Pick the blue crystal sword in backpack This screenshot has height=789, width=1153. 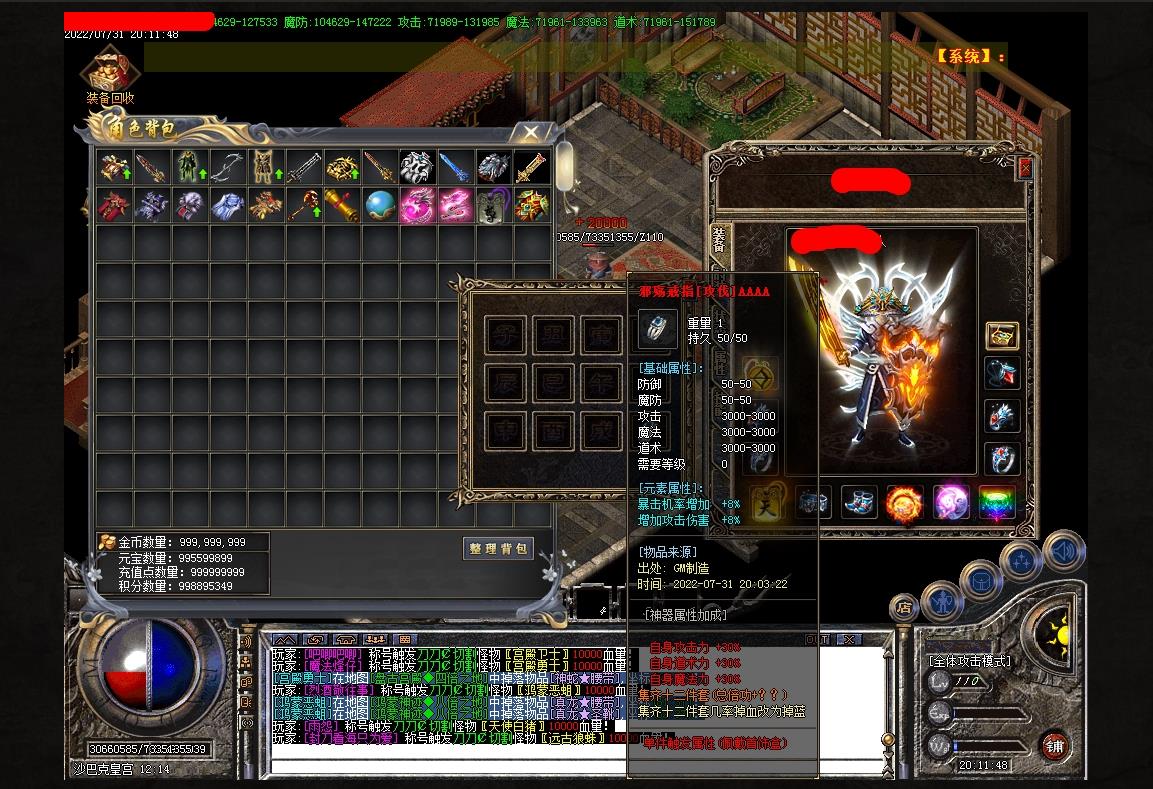click(x=454, y=167)
